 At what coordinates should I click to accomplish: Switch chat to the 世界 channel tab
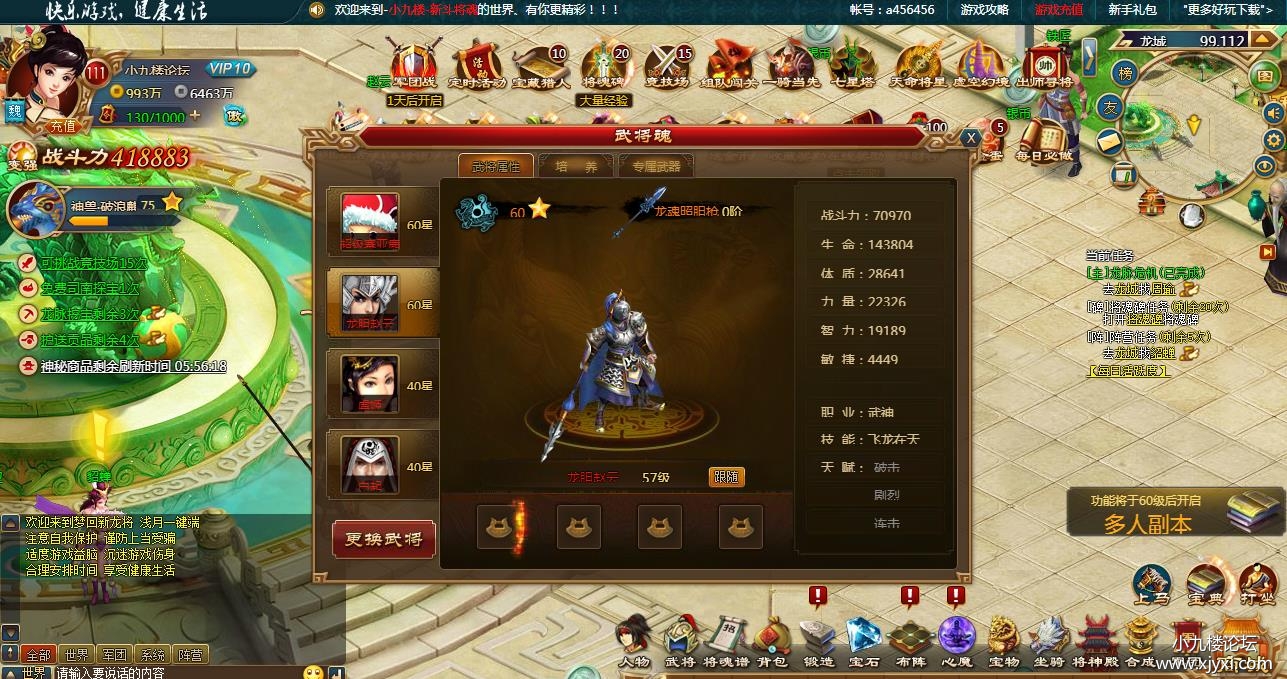pos(76,655)
